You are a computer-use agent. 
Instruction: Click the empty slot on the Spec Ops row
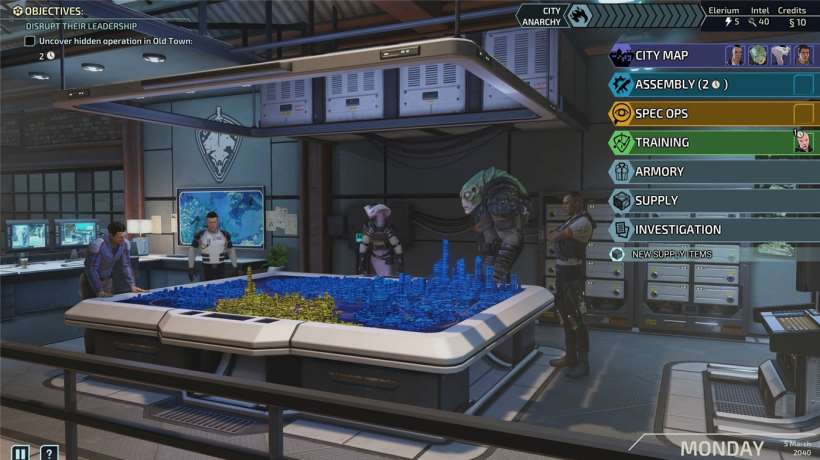804,114
